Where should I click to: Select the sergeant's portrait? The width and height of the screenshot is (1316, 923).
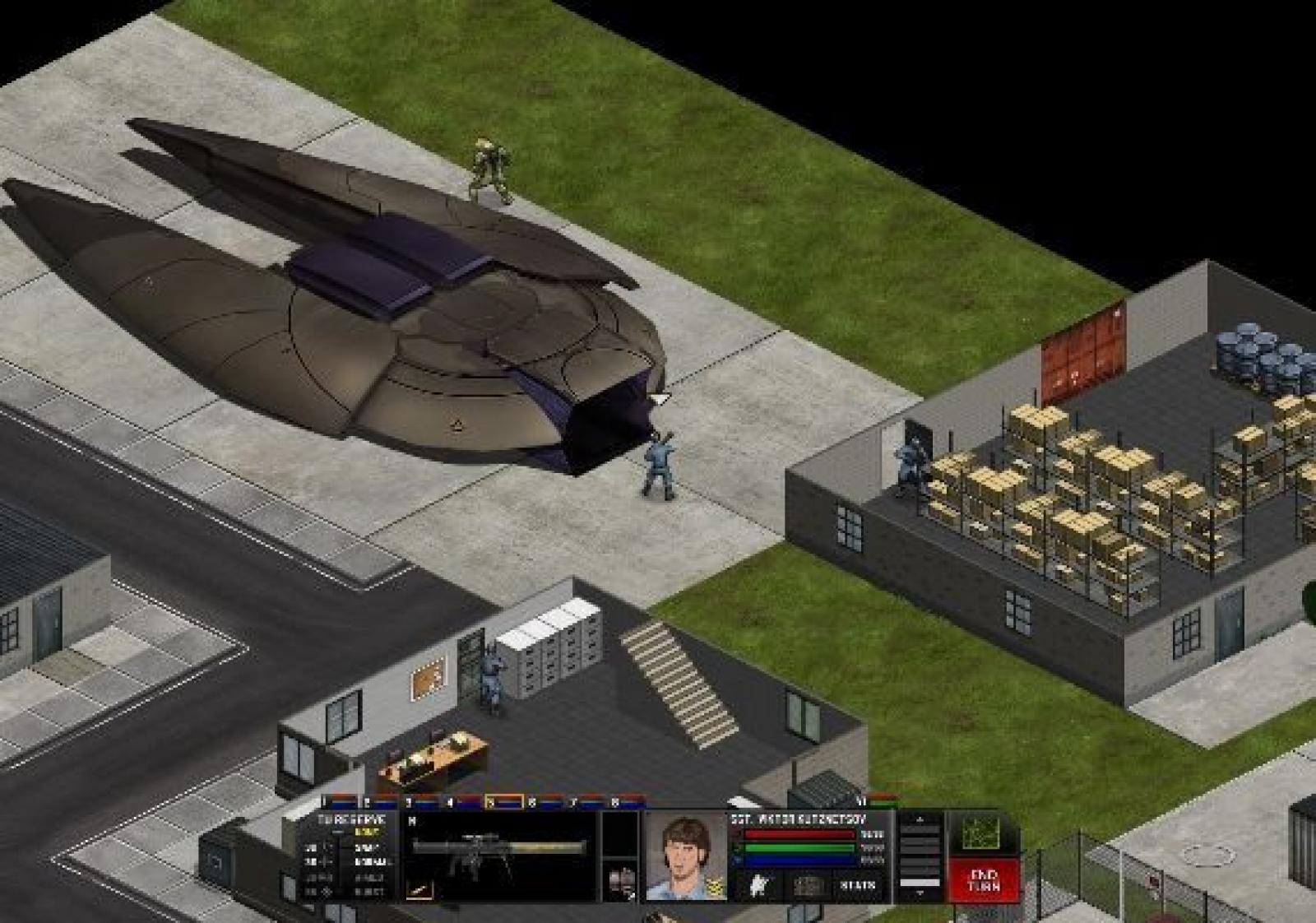[685, 856]
